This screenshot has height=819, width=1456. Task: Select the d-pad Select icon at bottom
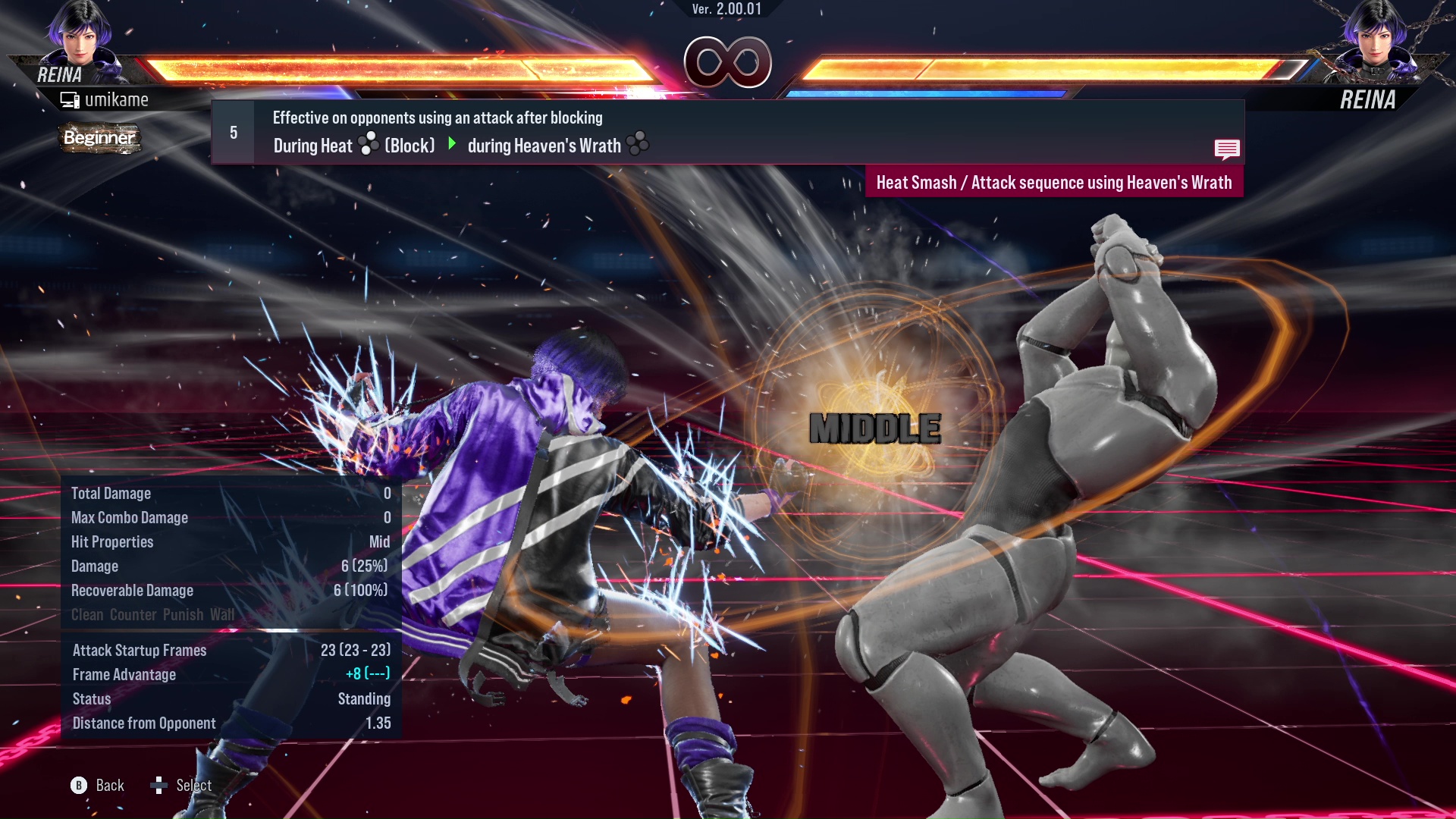coord(160,785)
